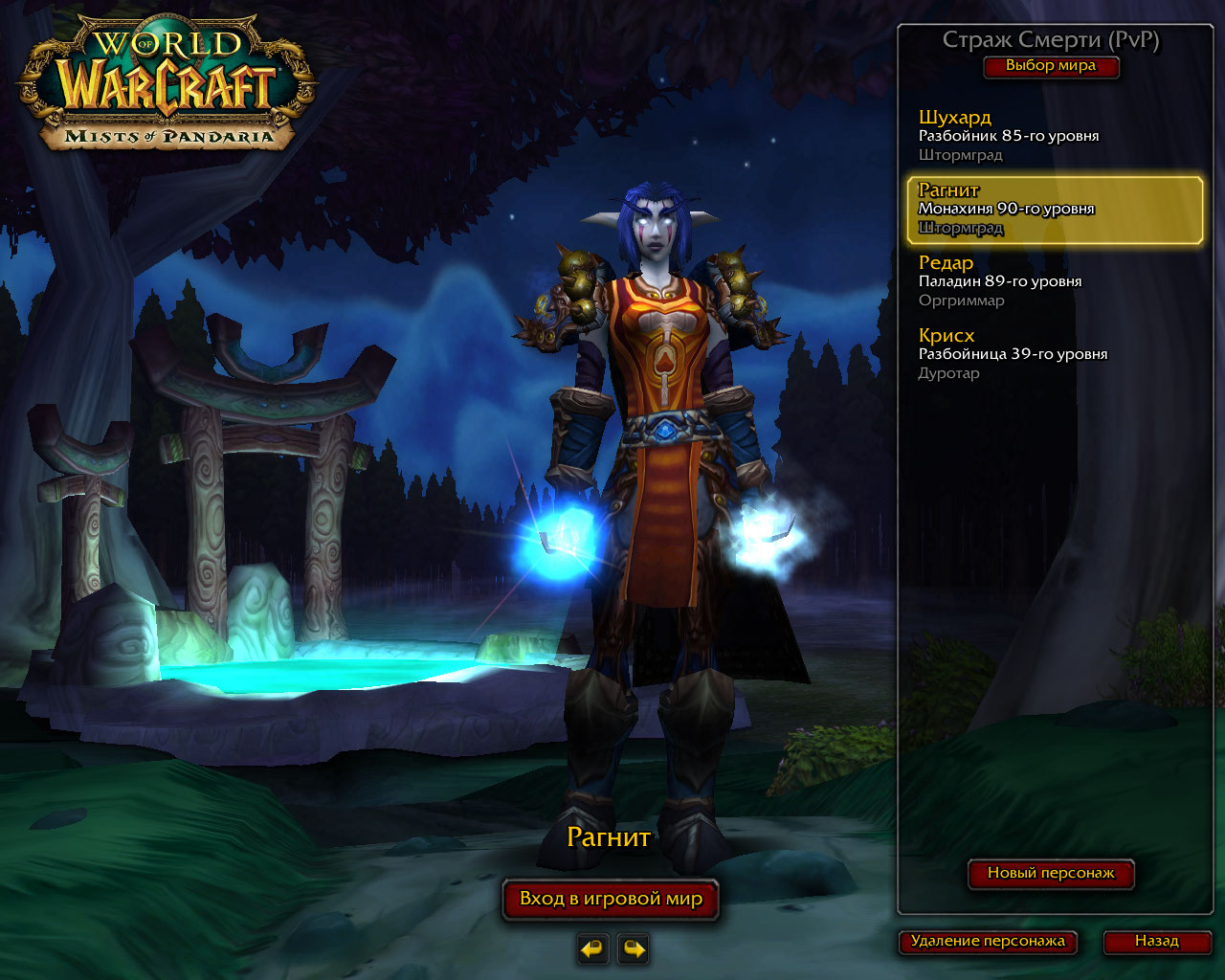Screen dimensions: 1225x980
Task: Go back with the Назад button
Action: point(1156,941)
